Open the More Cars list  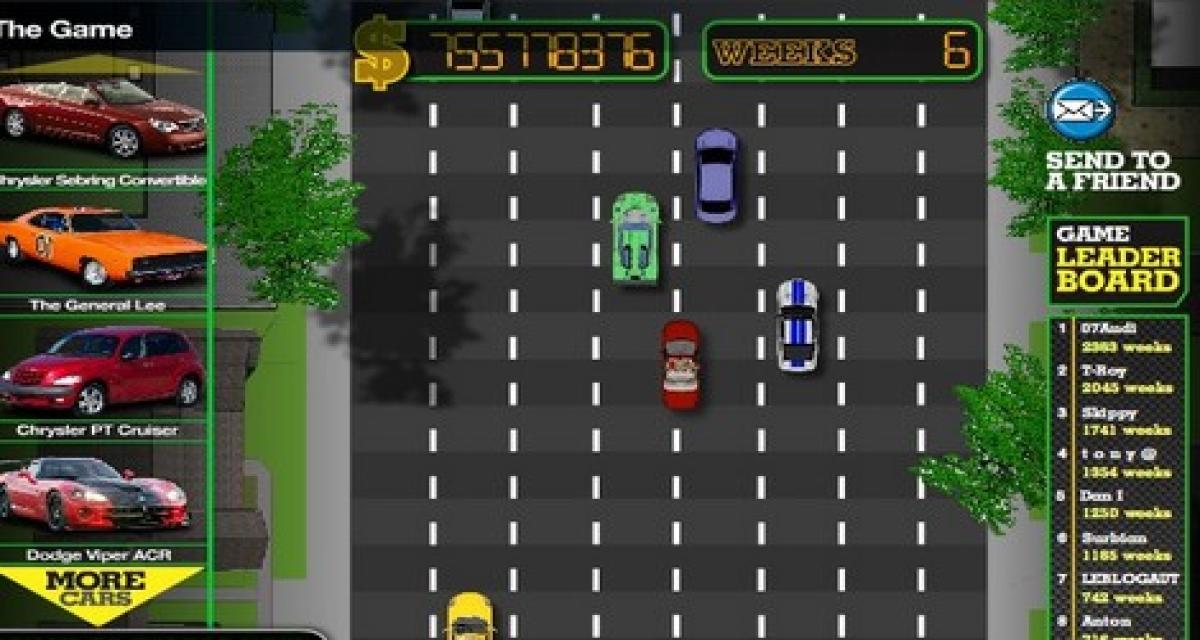tap(95, 590)
